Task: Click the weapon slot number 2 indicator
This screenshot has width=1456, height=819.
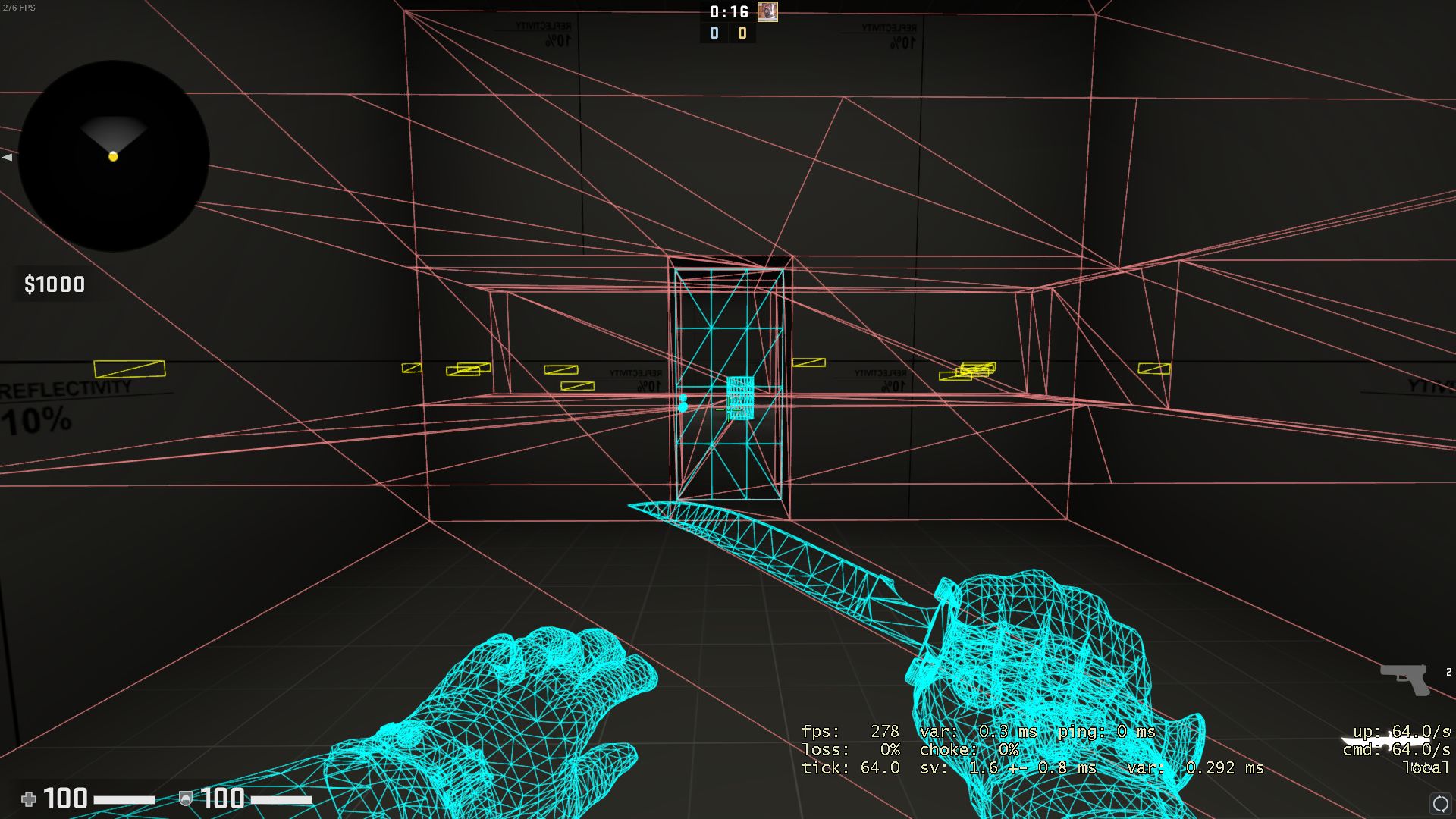Action: point(1449,671)
